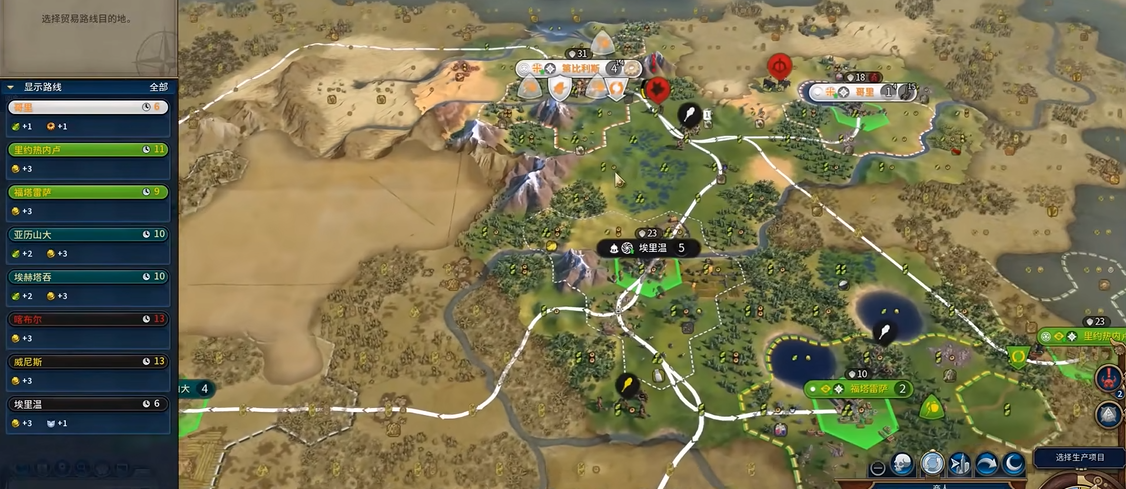Screen dimensions: 1126x489
Task: Click the 第比利斯 city banner
Action: (579, 68)
